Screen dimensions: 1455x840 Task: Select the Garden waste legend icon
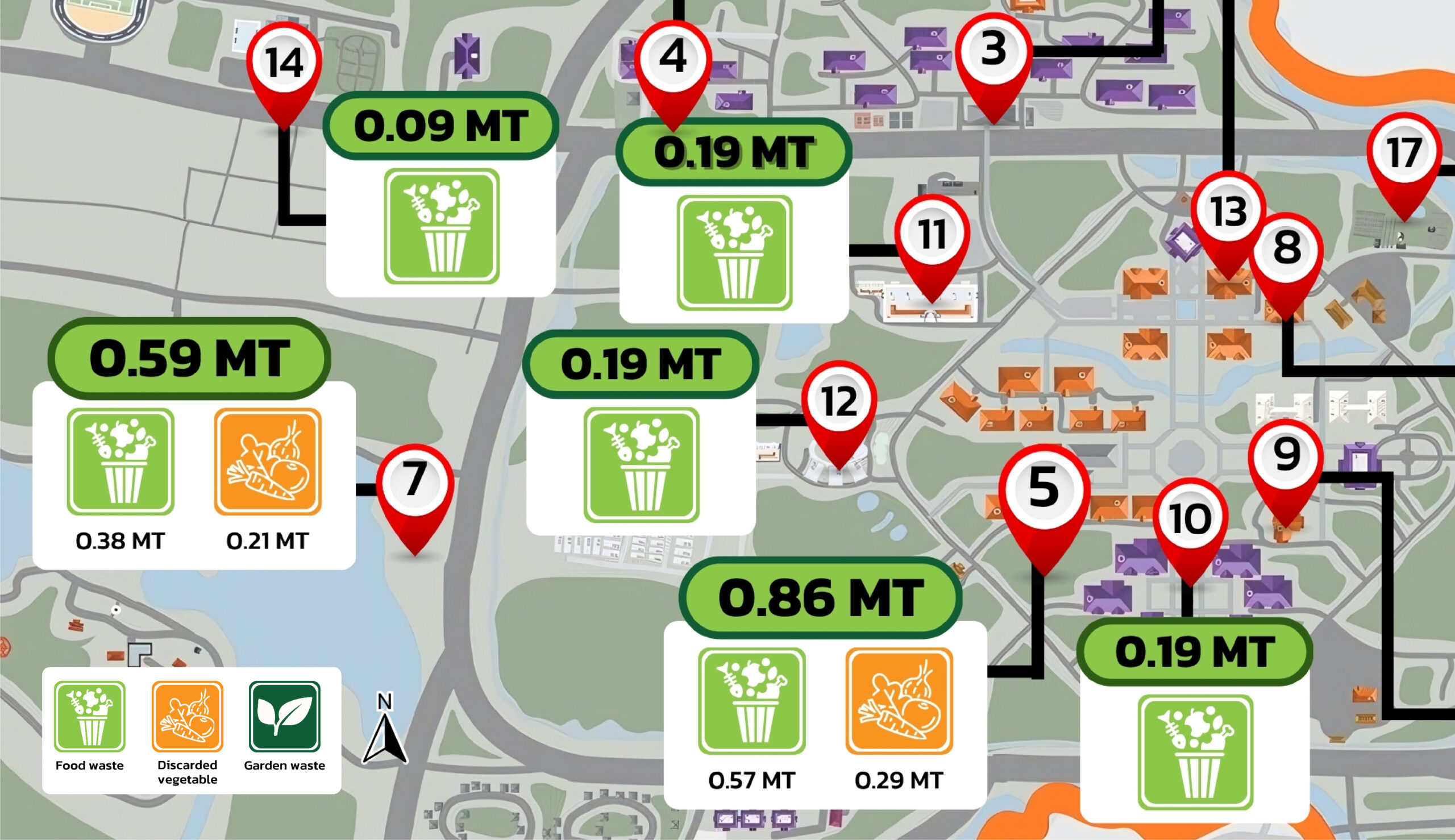[x=284, y=717]
